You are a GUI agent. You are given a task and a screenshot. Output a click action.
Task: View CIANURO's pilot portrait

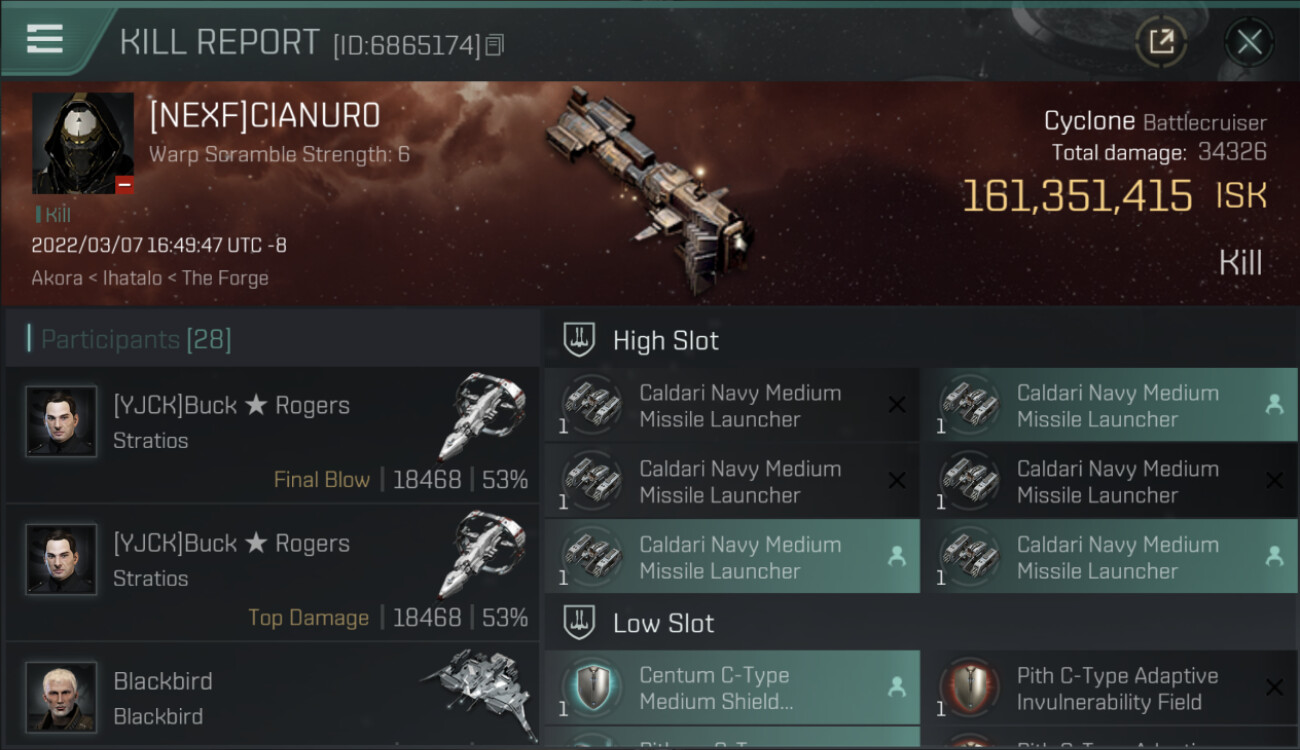click(x=83, y=143)
